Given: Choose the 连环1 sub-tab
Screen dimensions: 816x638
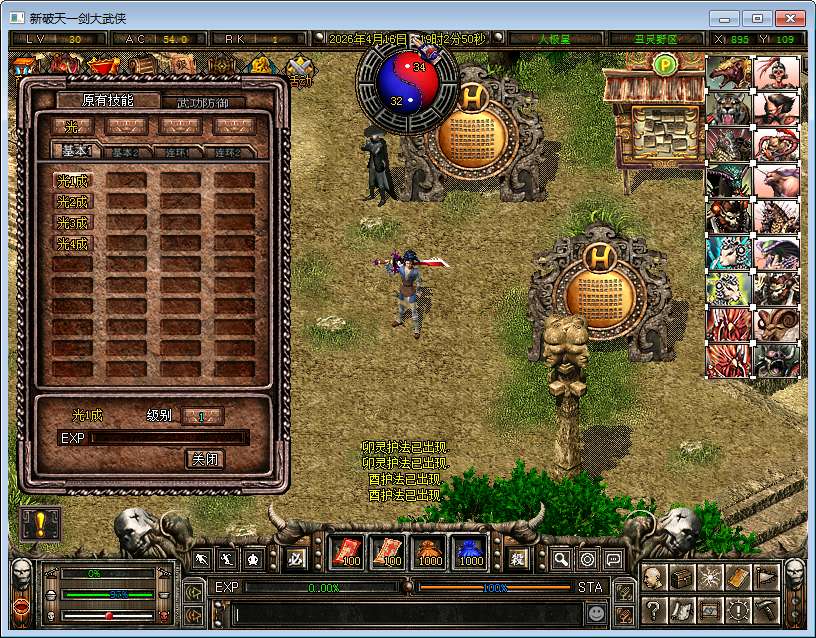Looking at the screenshot, I should (180, 152).
